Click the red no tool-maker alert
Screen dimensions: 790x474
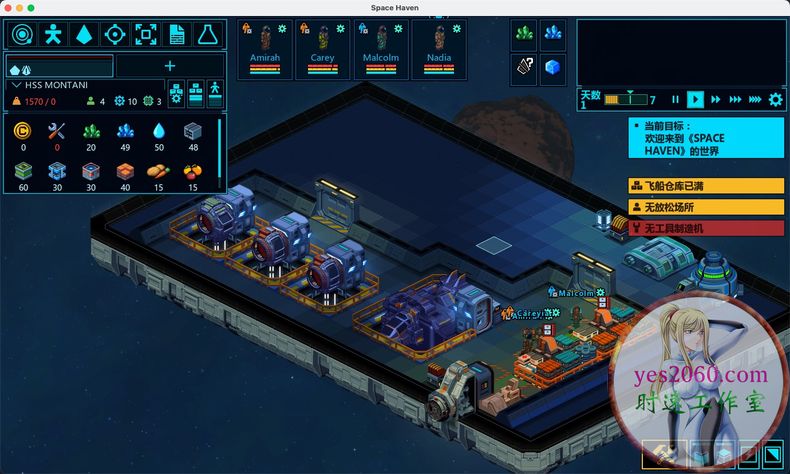pos(706,228)
